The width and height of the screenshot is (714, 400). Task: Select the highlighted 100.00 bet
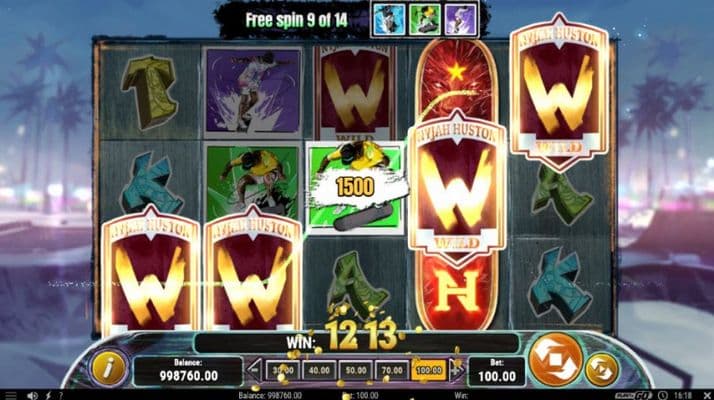click(x=428, y=370)
